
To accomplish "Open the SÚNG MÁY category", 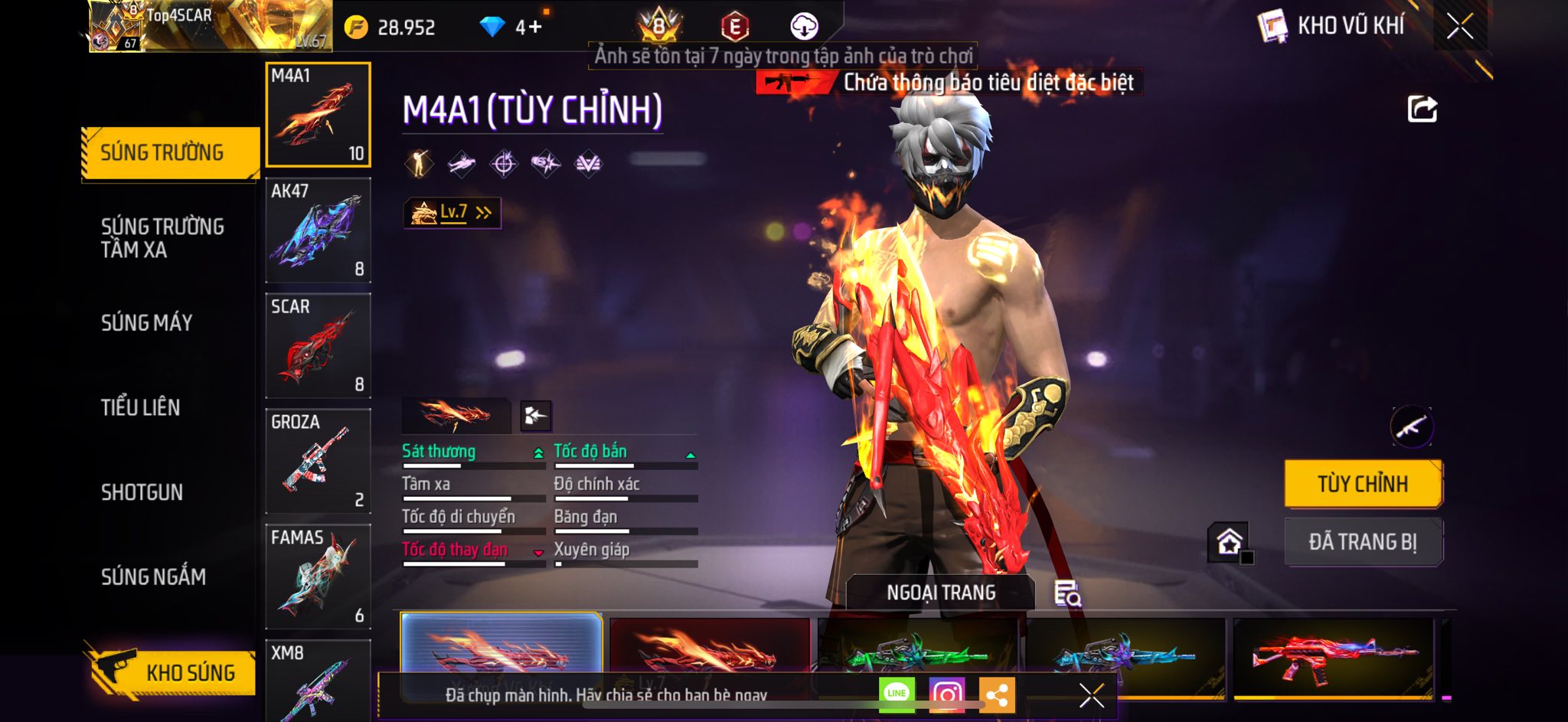I will 147,322.
